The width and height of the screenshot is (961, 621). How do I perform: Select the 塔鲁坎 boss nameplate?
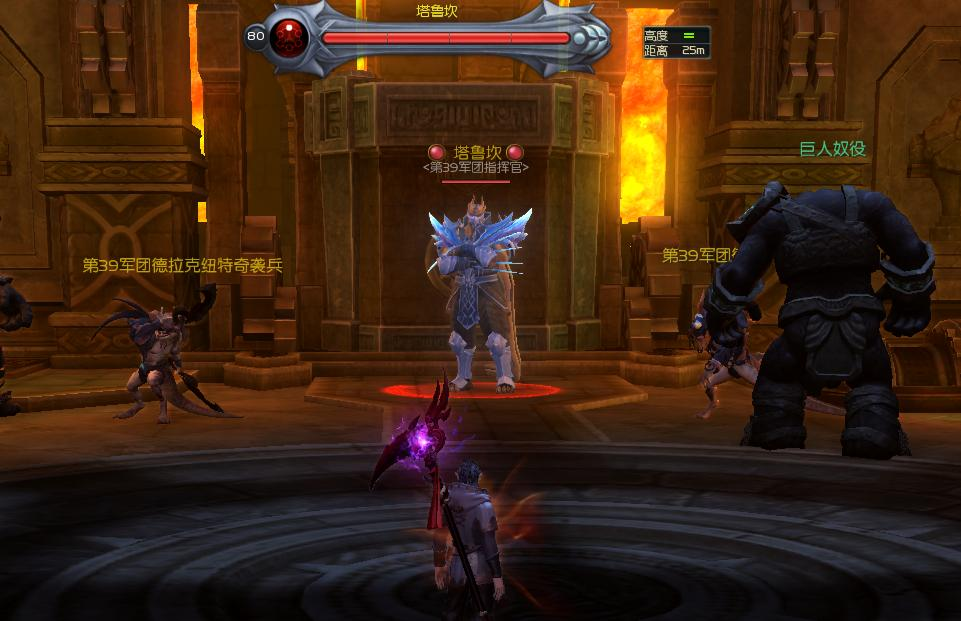click(x=476, y=153)
